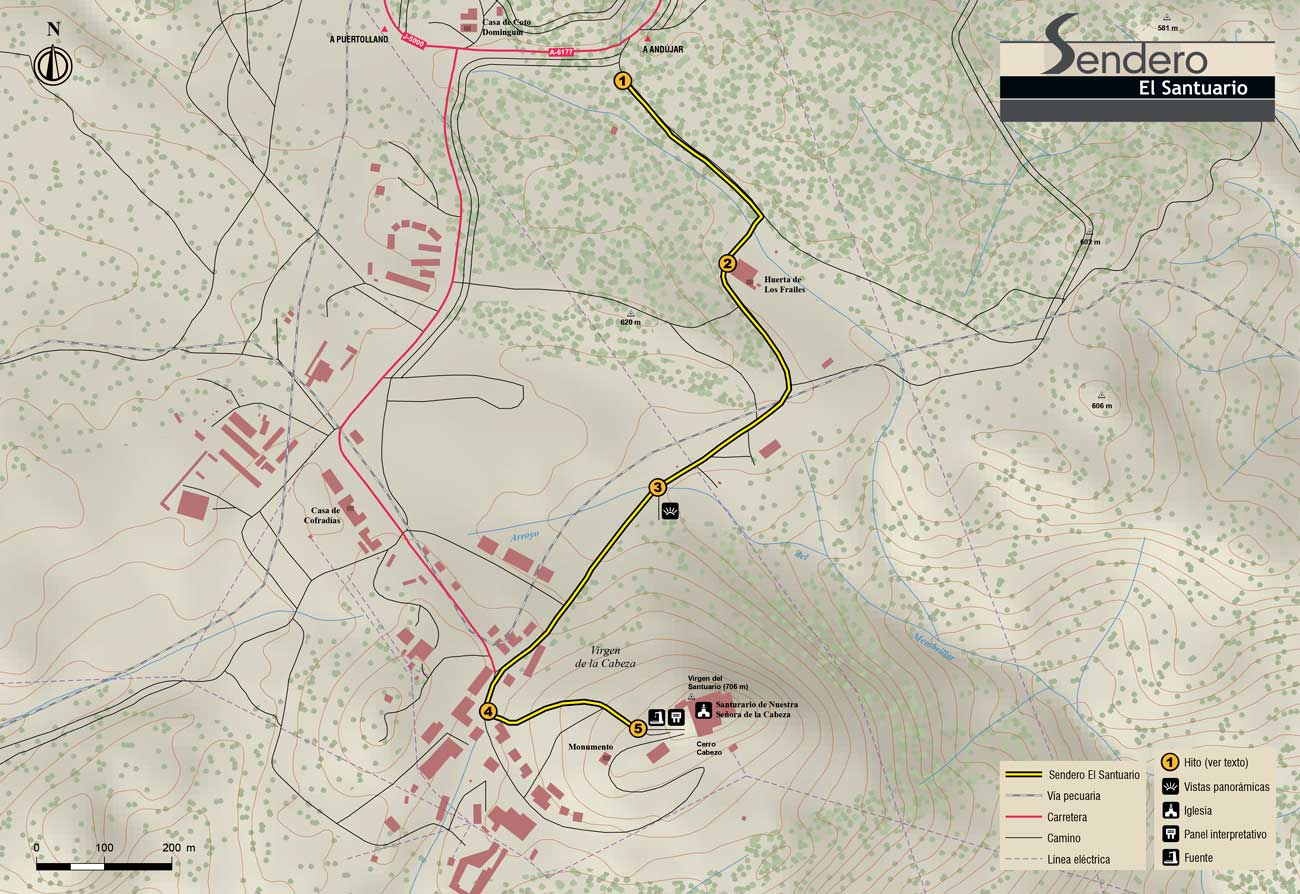Select the fountain icon next to waypoint 5
The image size is (1300, 894).
click(x=657, y=717)
